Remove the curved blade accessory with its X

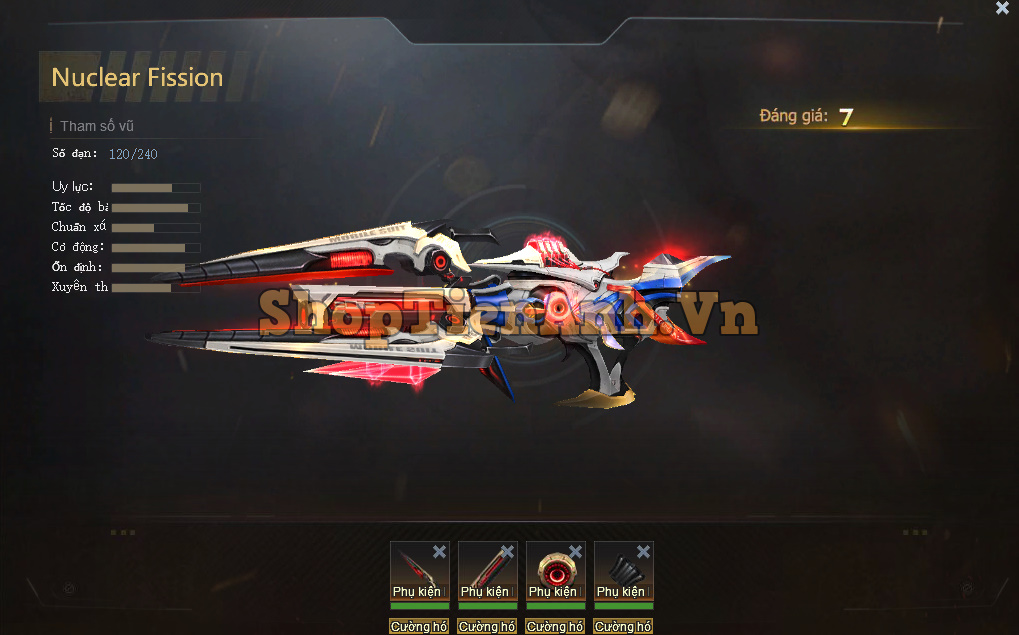(439, 552)
